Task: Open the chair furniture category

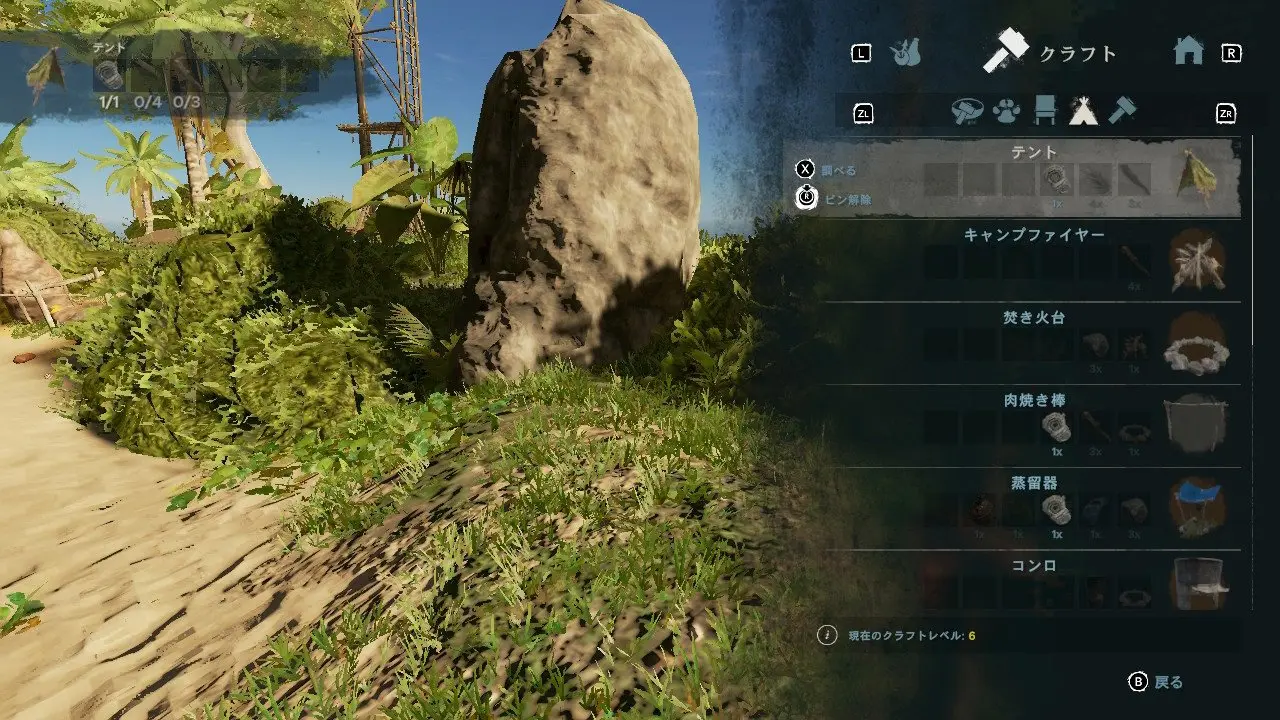Action: pos(1045,111)
